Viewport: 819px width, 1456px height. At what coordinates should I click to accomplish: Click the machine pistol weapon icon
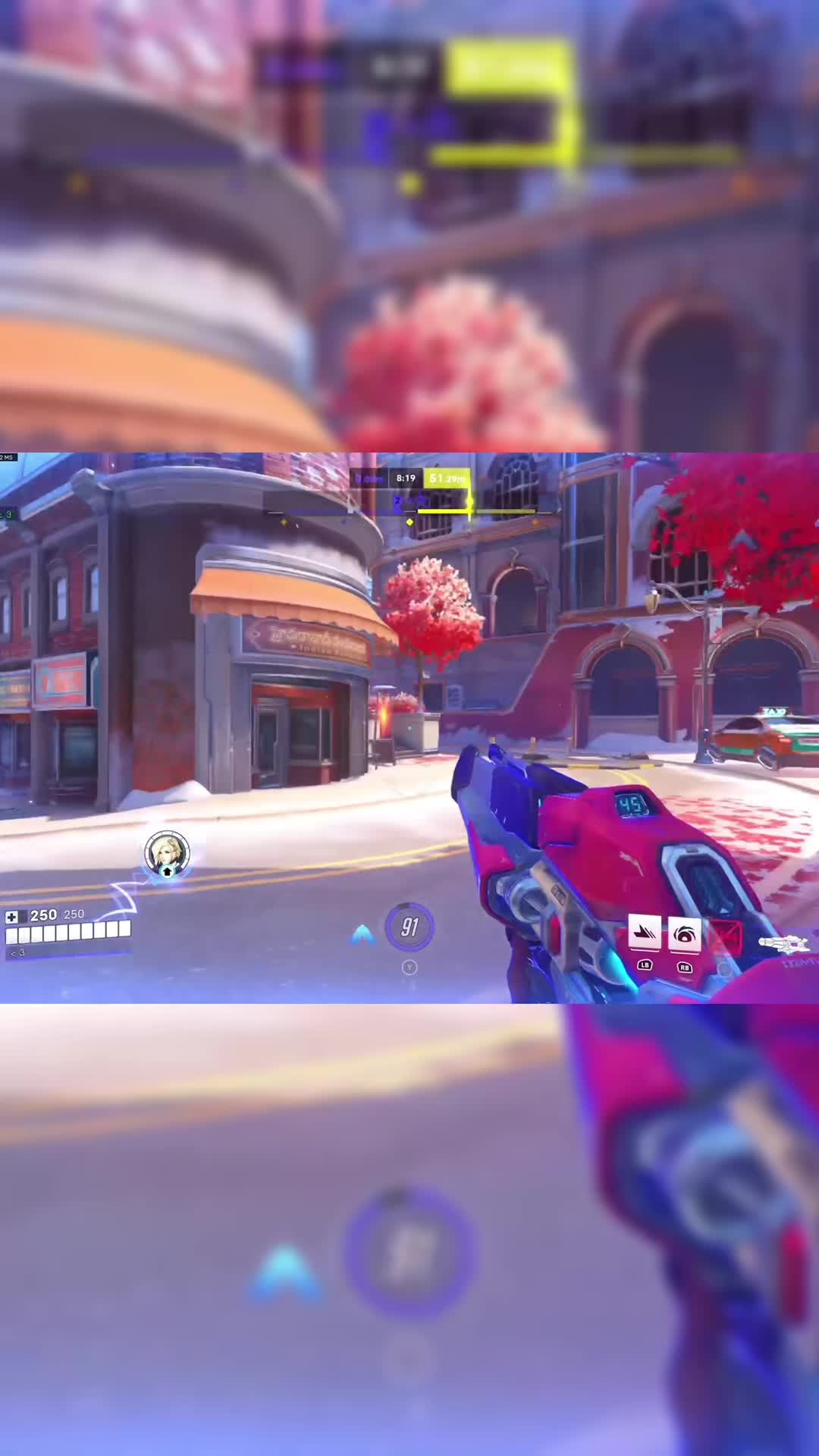[784, 944]
